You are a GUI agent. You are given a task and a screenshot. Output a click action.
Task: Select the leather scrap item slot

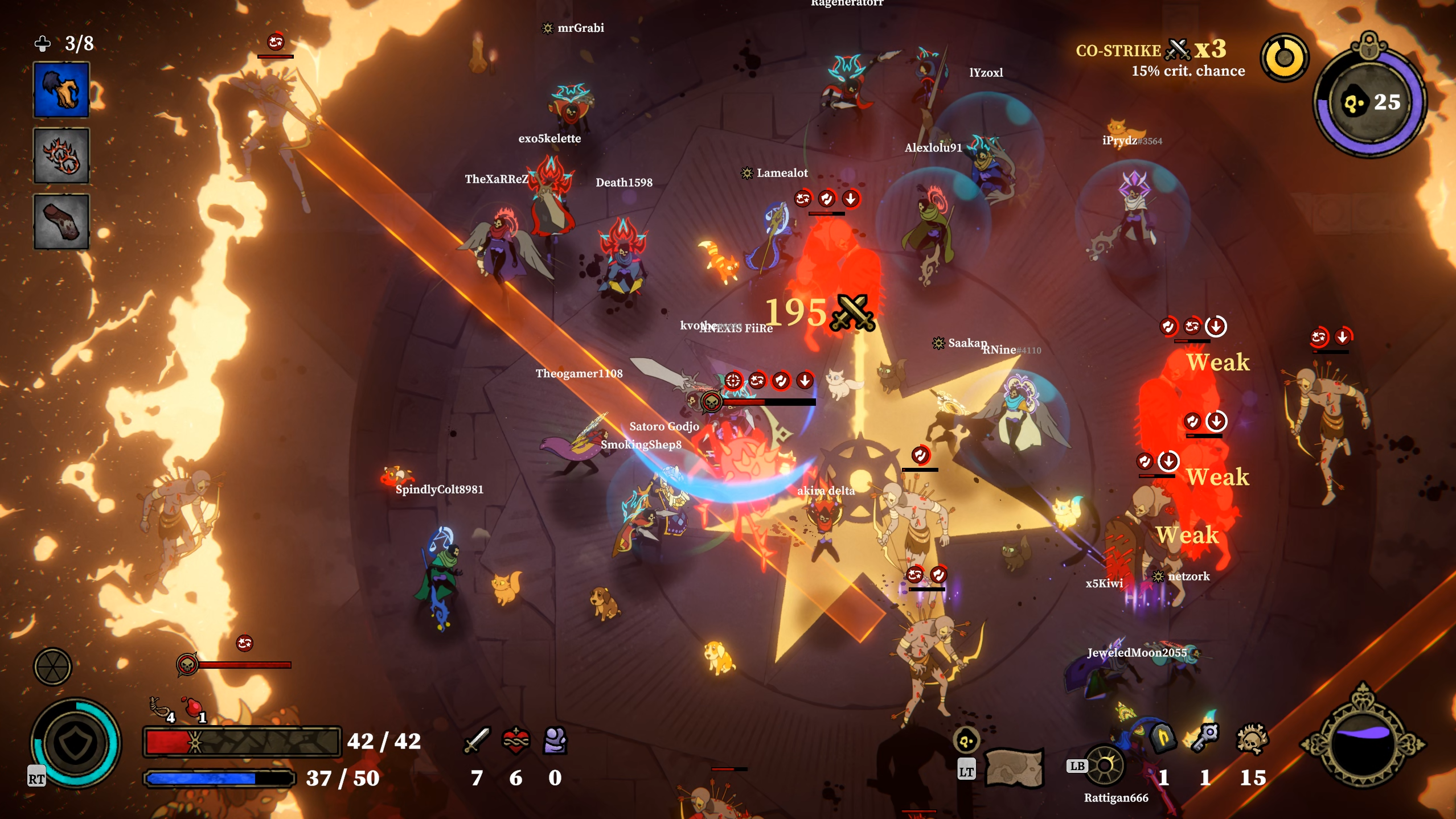tap(61, 221)
